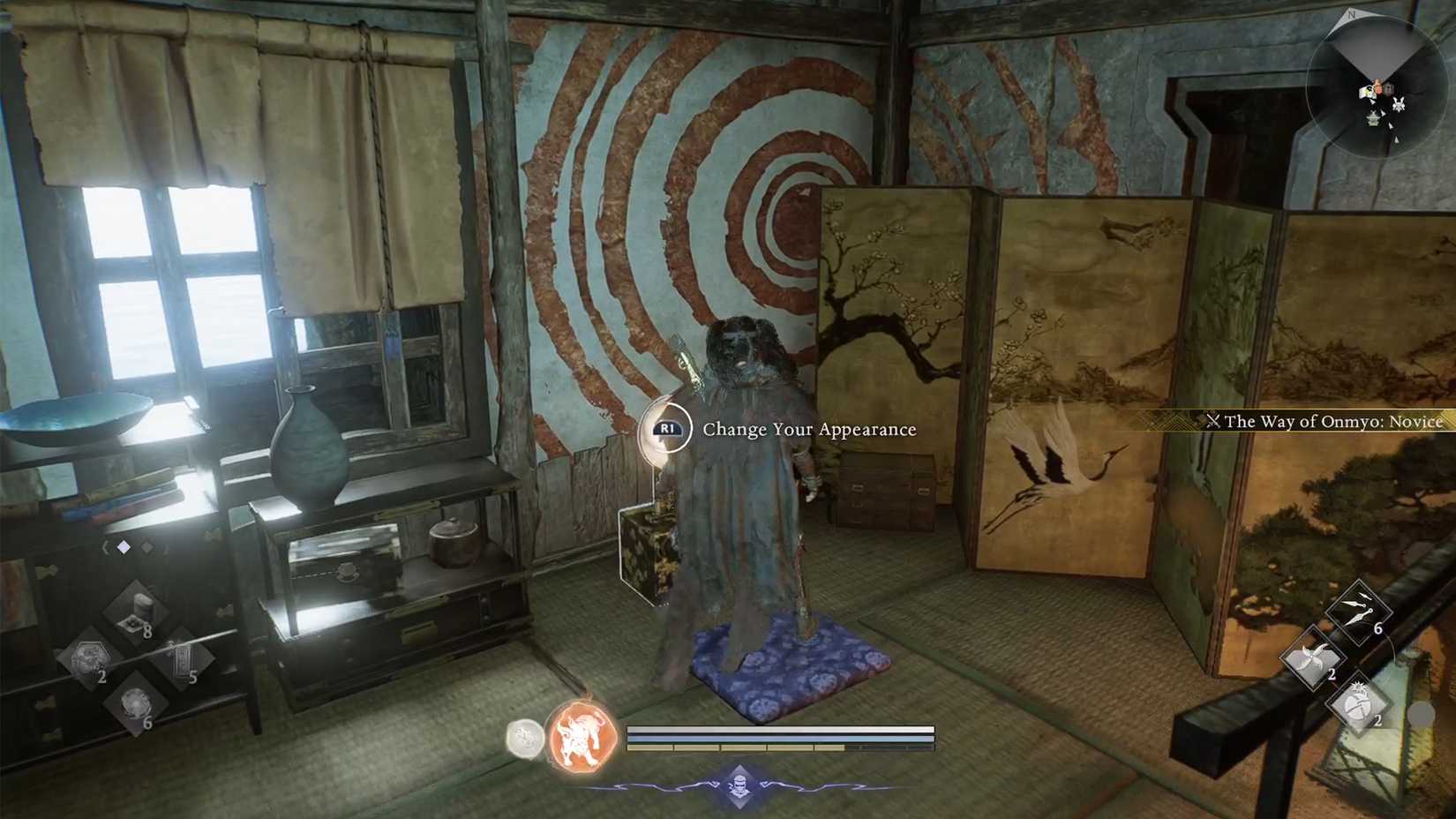Image resolution: width=1456 pixels, height=819 pixels.
Task: Switch to the dimmed second shortcut-set diamond
Action: (147, 546)
